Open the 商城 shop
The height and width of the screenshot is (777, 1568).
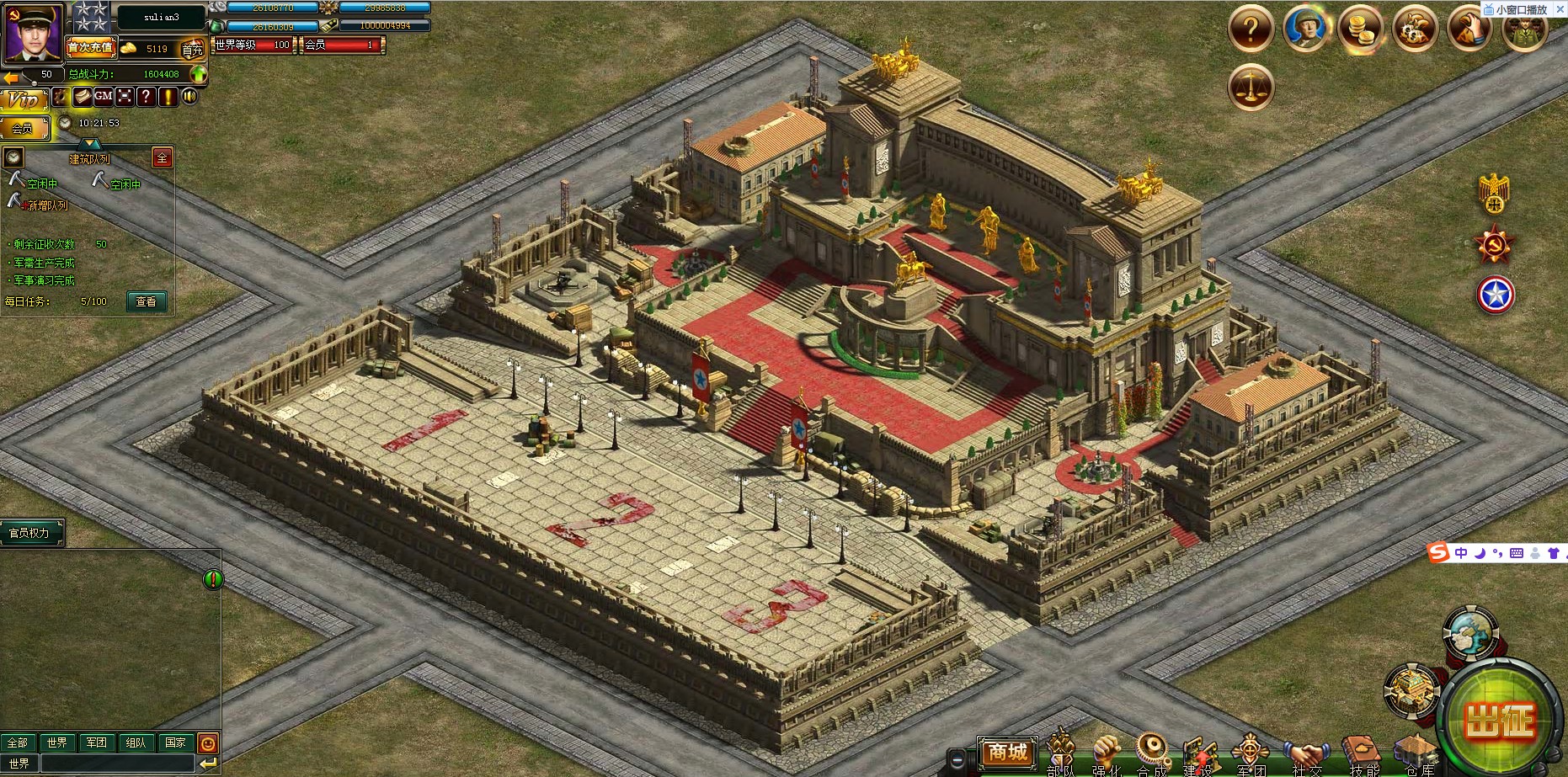(1007, 752)
